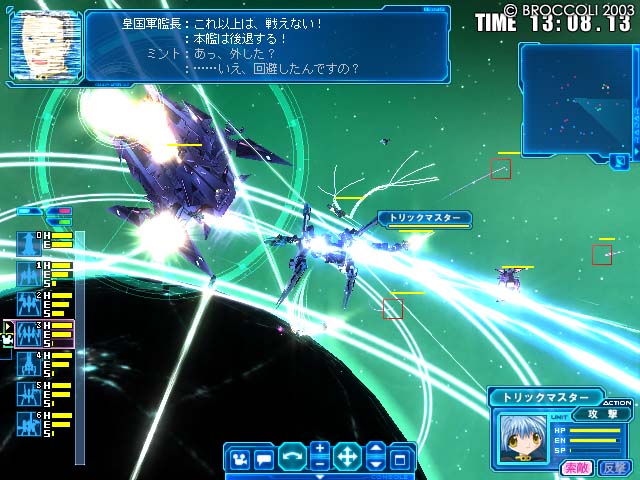640x480 pixels.
Task: Select unit 0 in the fleet list
Action: tap(29, 243)
